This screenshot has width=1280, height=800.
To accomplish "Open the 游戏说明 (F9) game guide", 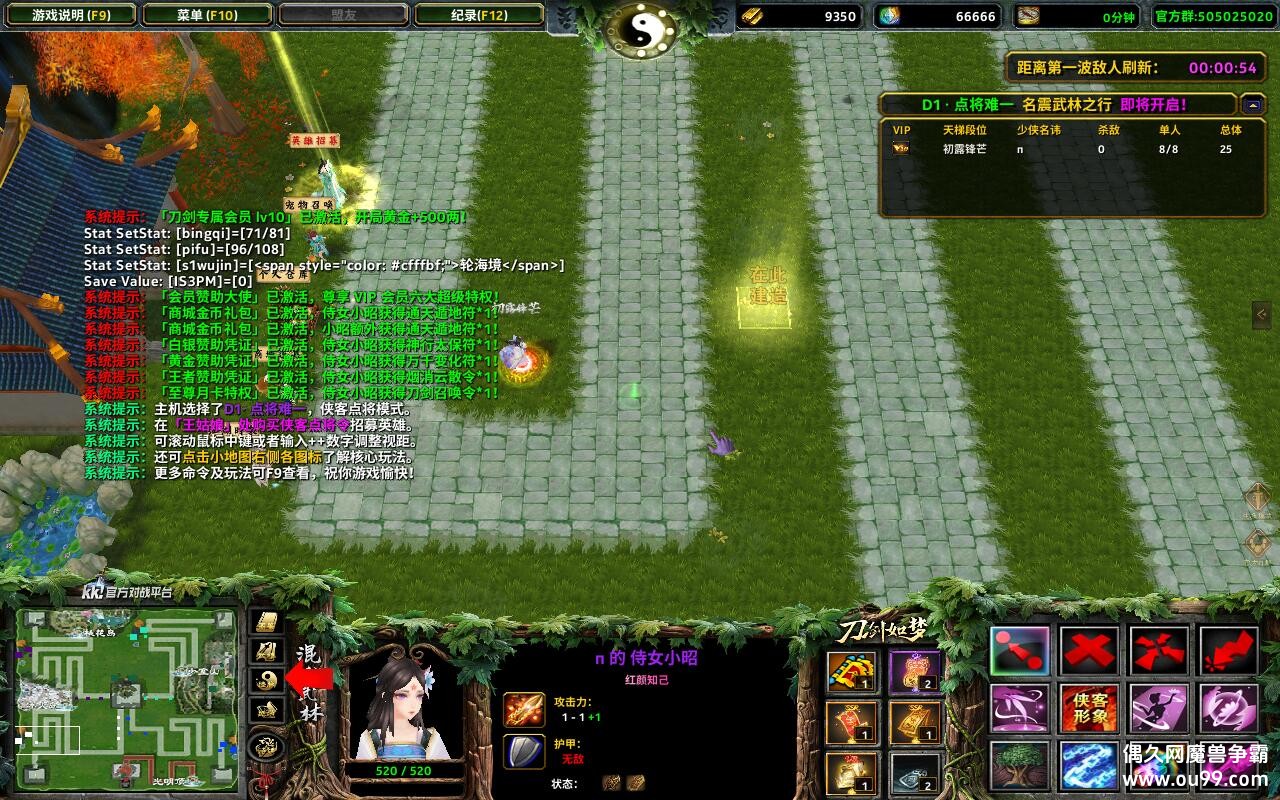I will click(x=70, y=15).
